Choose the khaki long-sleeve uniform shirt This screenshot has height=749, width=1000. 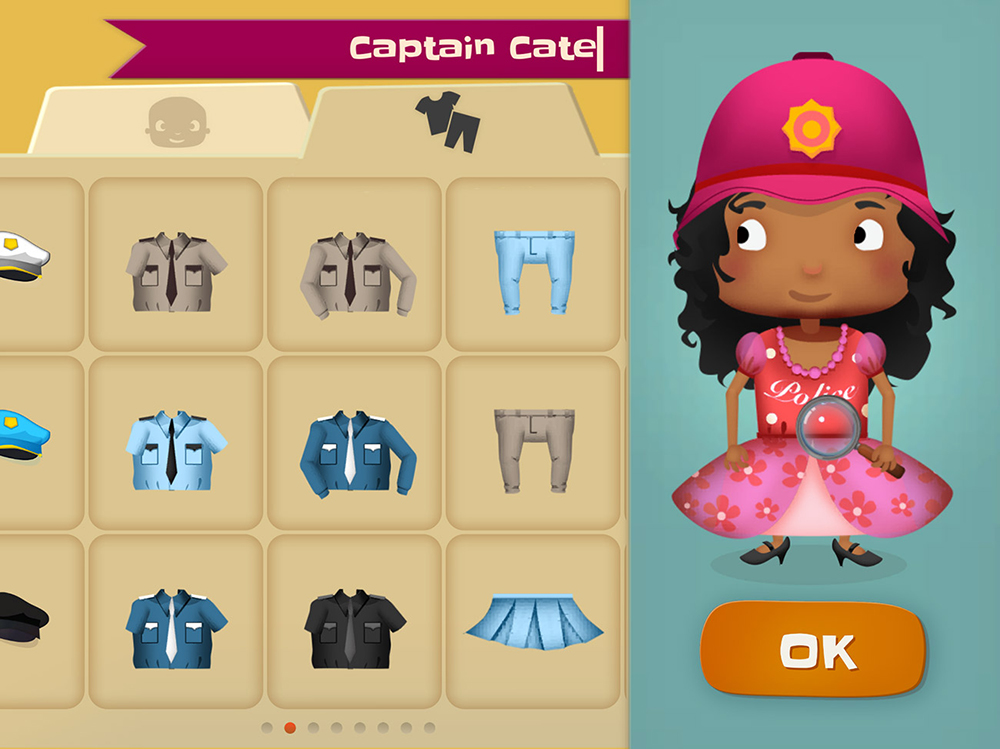[354, 269]
